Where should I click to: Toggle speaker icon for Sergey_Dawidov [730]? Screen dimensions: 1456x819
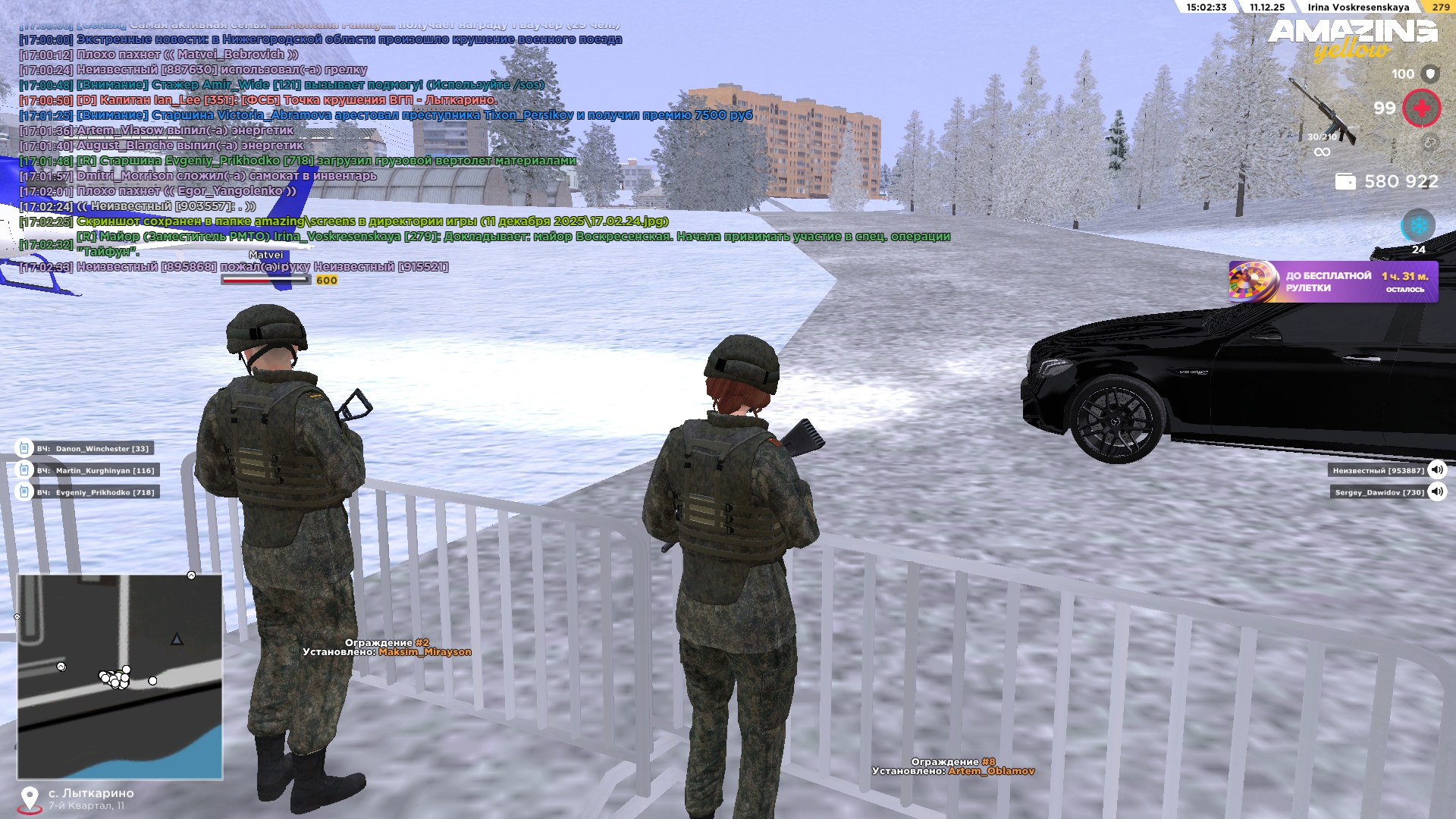pyautogui.click(x=1436, y=492)
